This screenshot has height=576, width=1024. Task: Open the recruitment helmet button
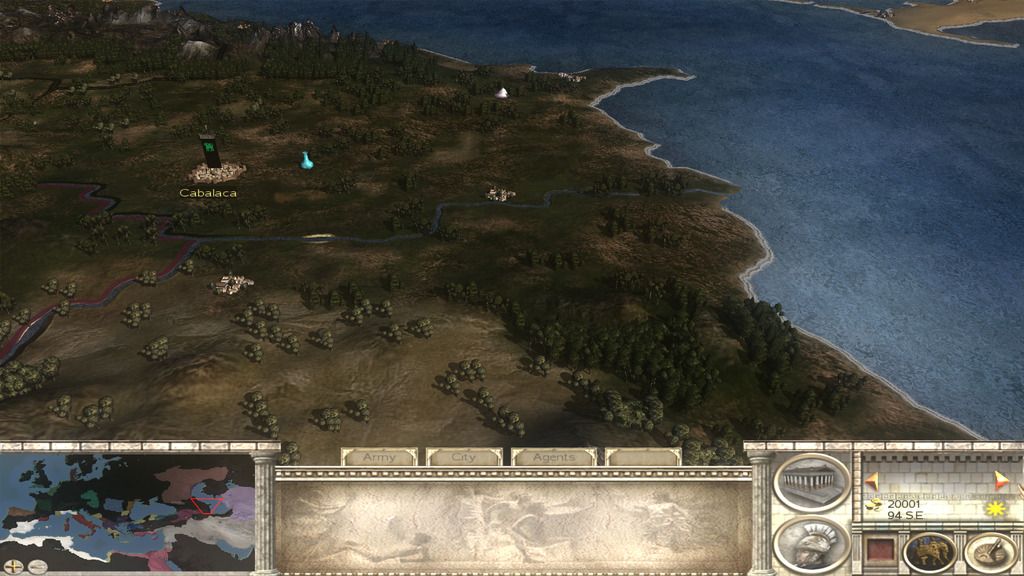pyautogui.click(x=811, y=544)
